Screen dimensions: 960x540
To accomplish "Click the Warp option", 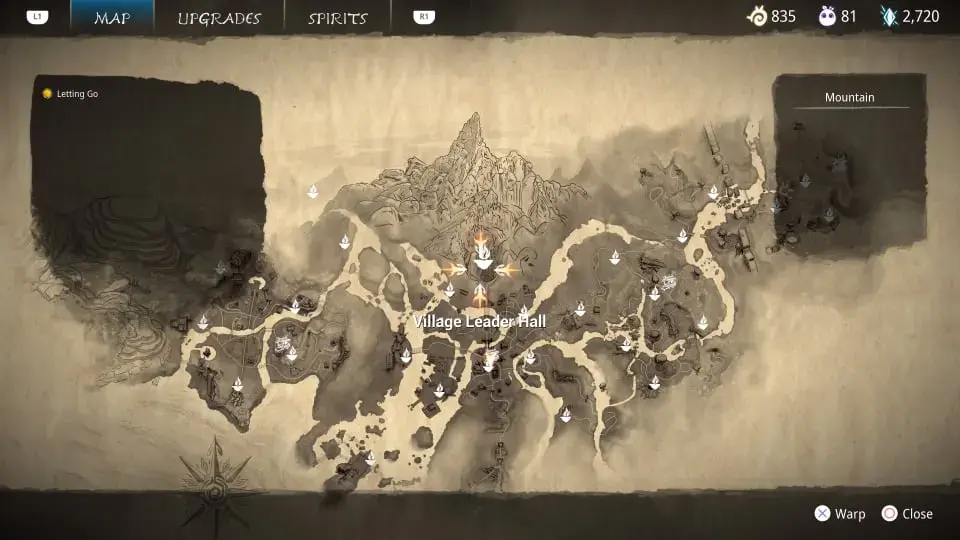I will click(840, 514).
